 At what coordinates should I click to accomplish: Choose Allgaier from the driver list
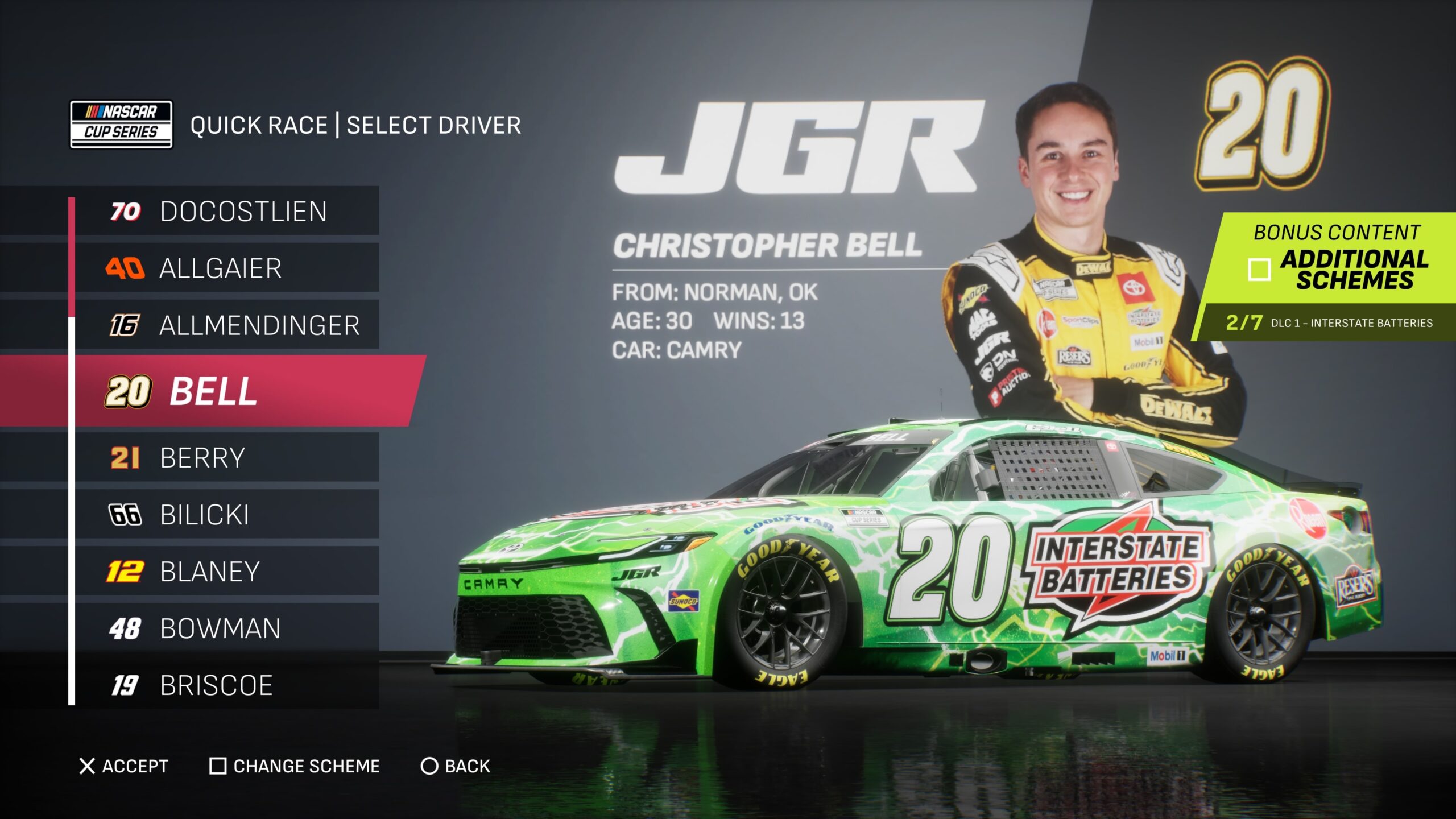(227, 268)
